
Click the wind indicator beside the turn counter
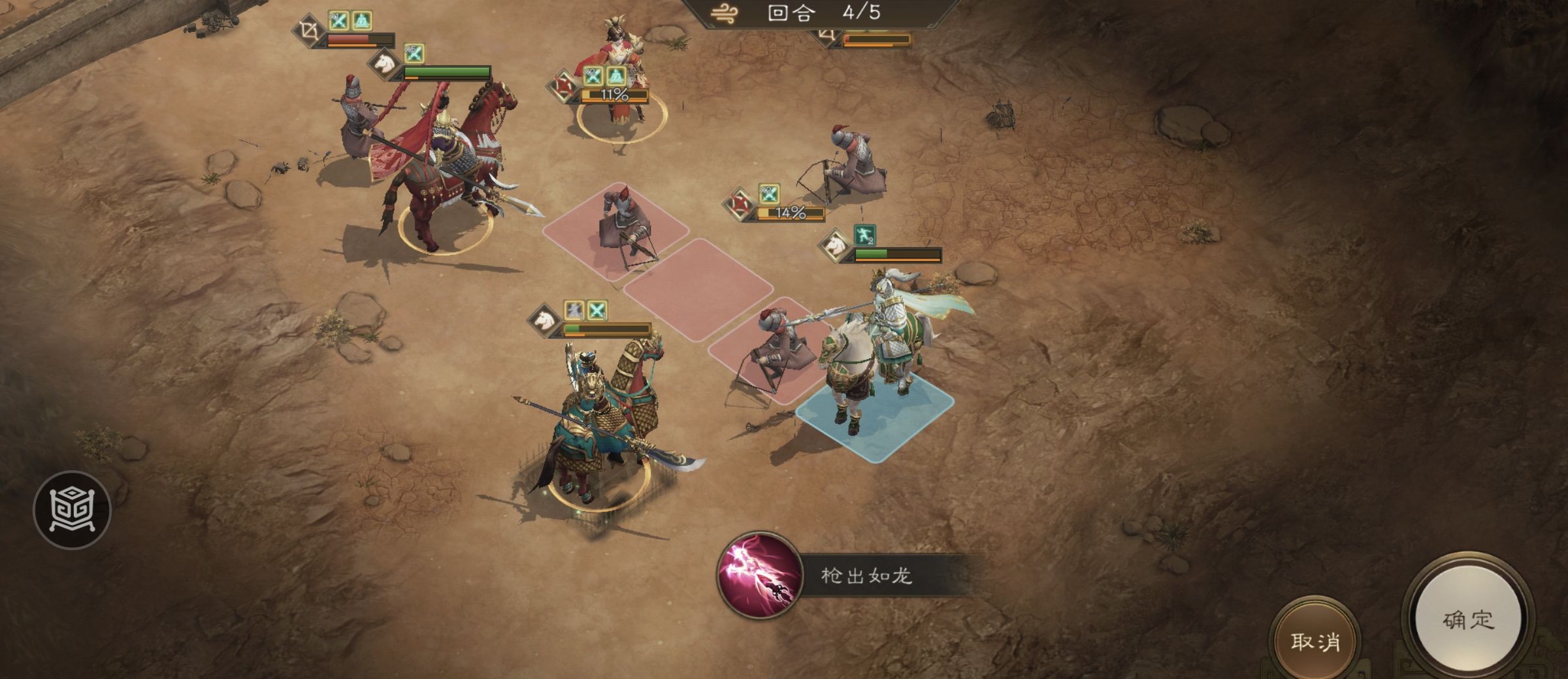click(725, 13)
